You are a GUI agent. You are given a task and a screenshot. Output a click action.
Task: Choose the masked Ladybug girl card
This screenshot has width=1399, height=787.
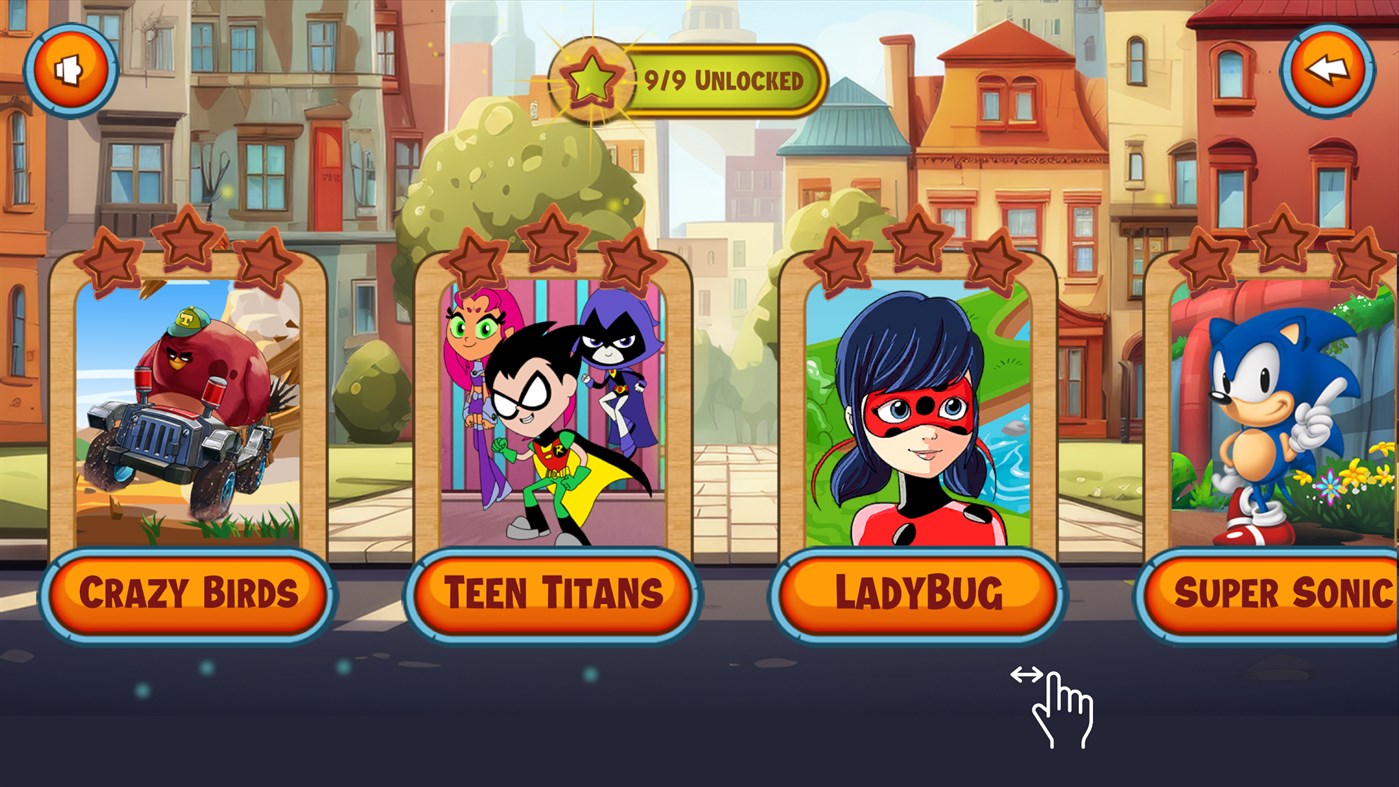[x=918, y=412]
